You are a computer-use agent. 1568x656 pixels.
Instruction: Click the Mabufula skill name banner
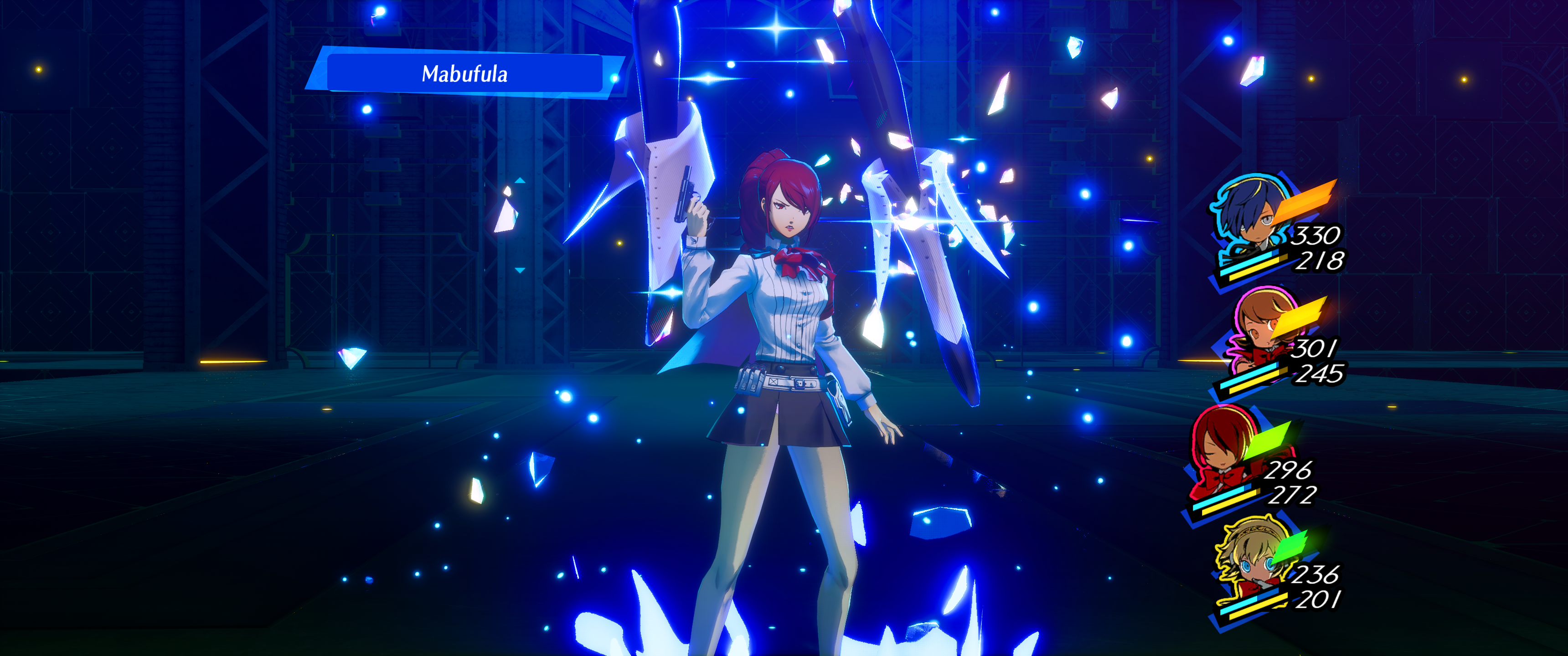(464, 74)
